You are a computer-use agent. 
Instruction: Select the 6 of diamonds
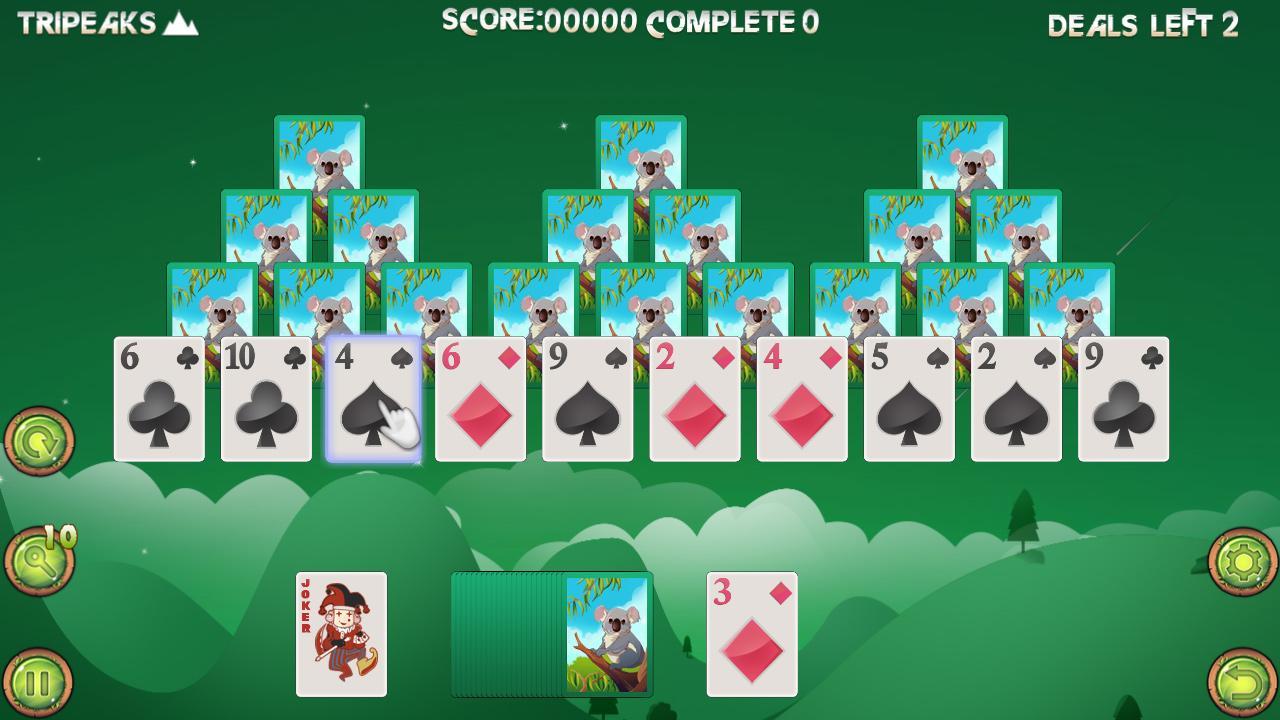click(480, 400)
